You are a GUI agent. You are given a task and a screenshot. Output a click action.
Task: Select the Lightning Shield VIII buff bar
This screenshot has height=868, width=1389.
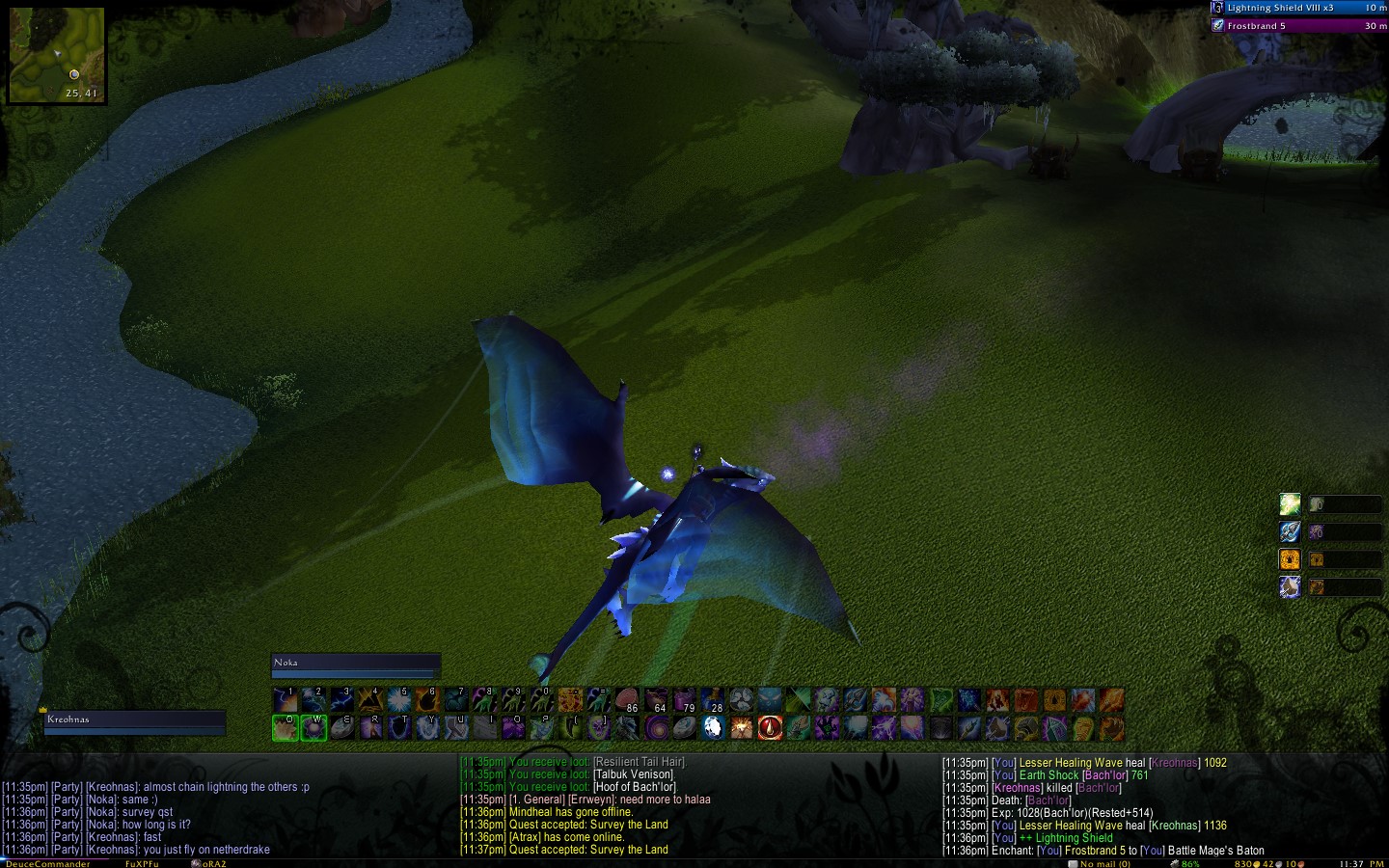pyautogui.click(x=1299, y=8)
